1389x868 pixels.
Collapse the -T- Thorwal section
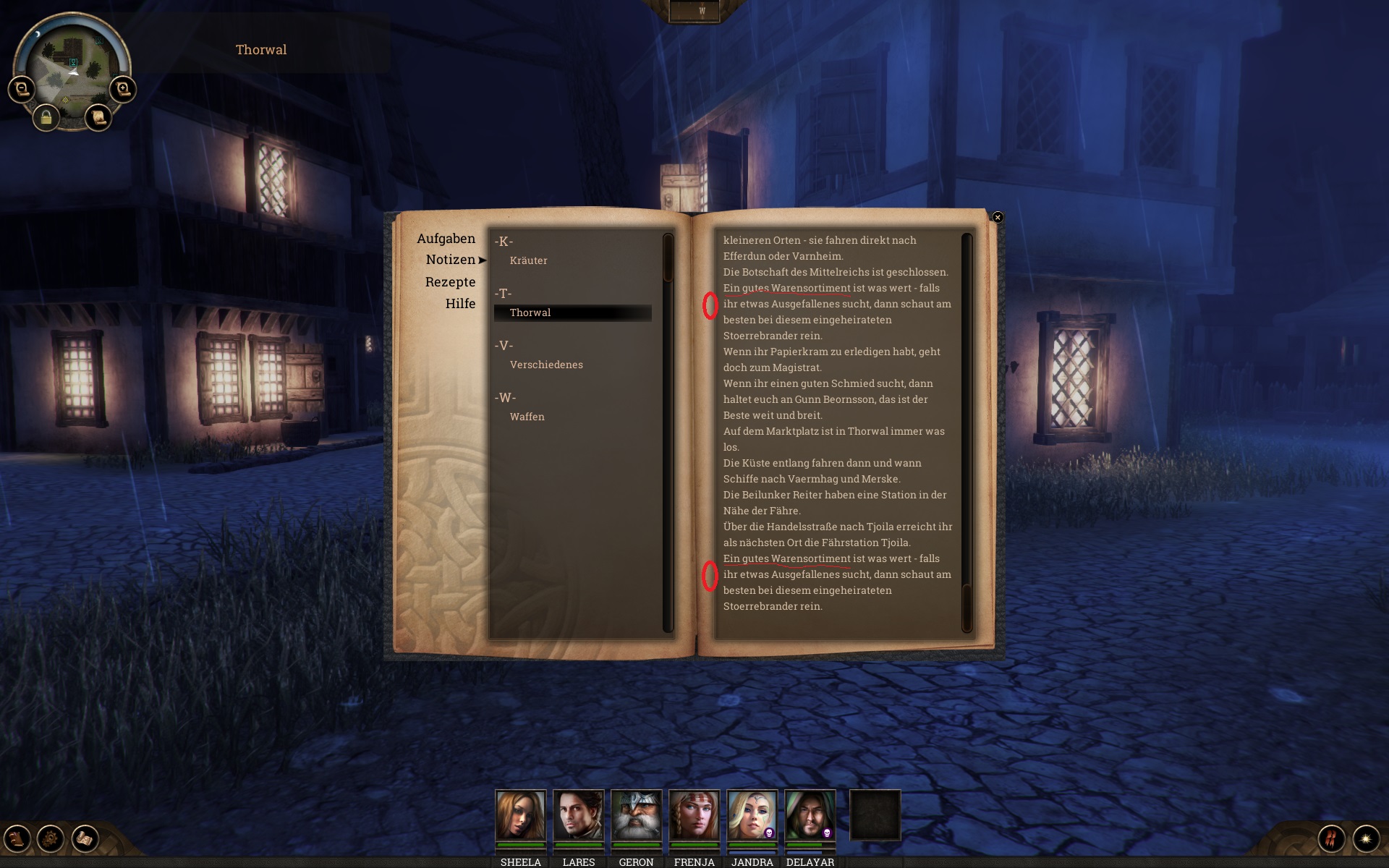coord(503,293)
